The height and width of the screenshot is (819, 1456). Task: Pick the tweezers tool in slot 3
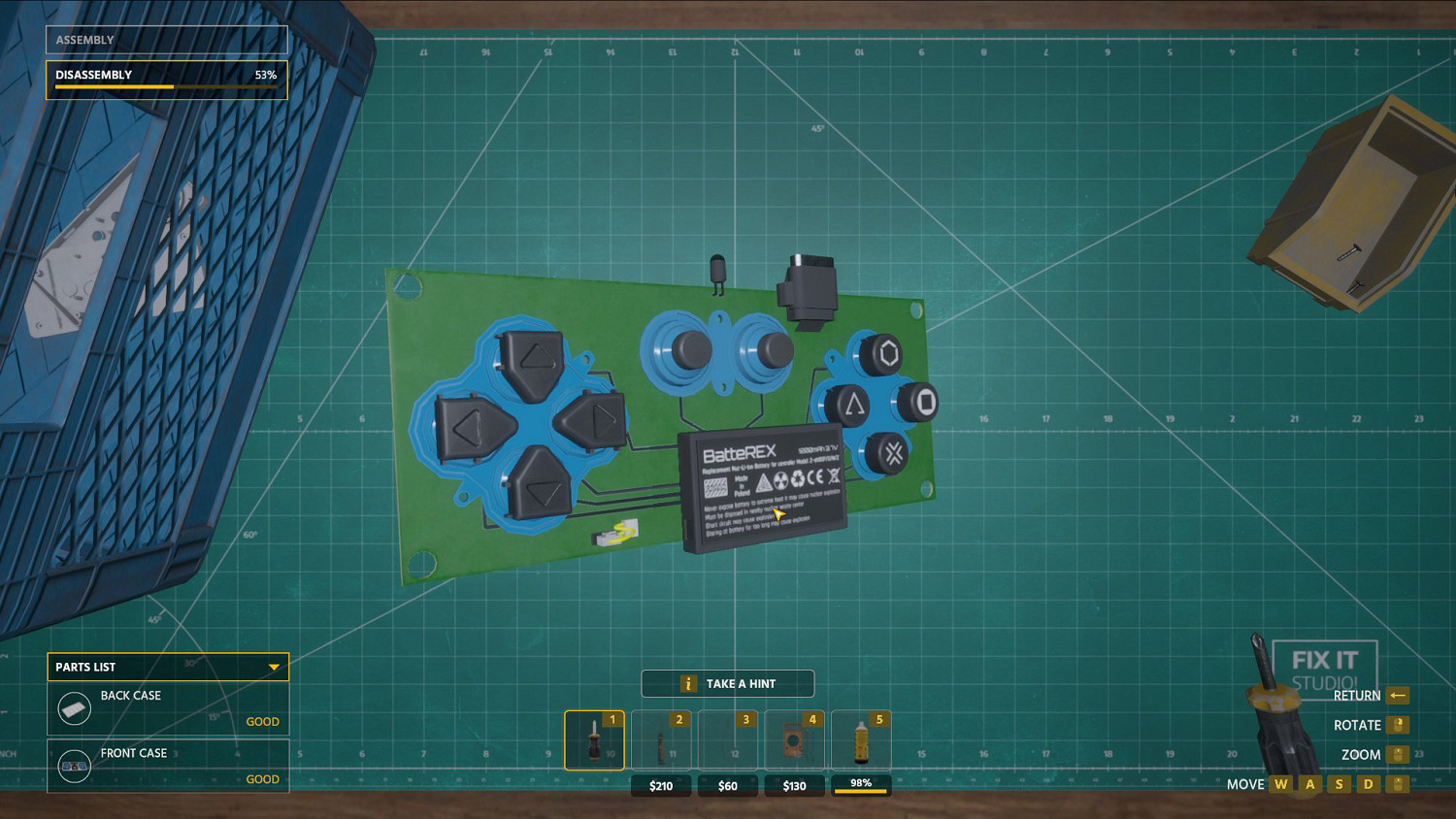[727, 739]
